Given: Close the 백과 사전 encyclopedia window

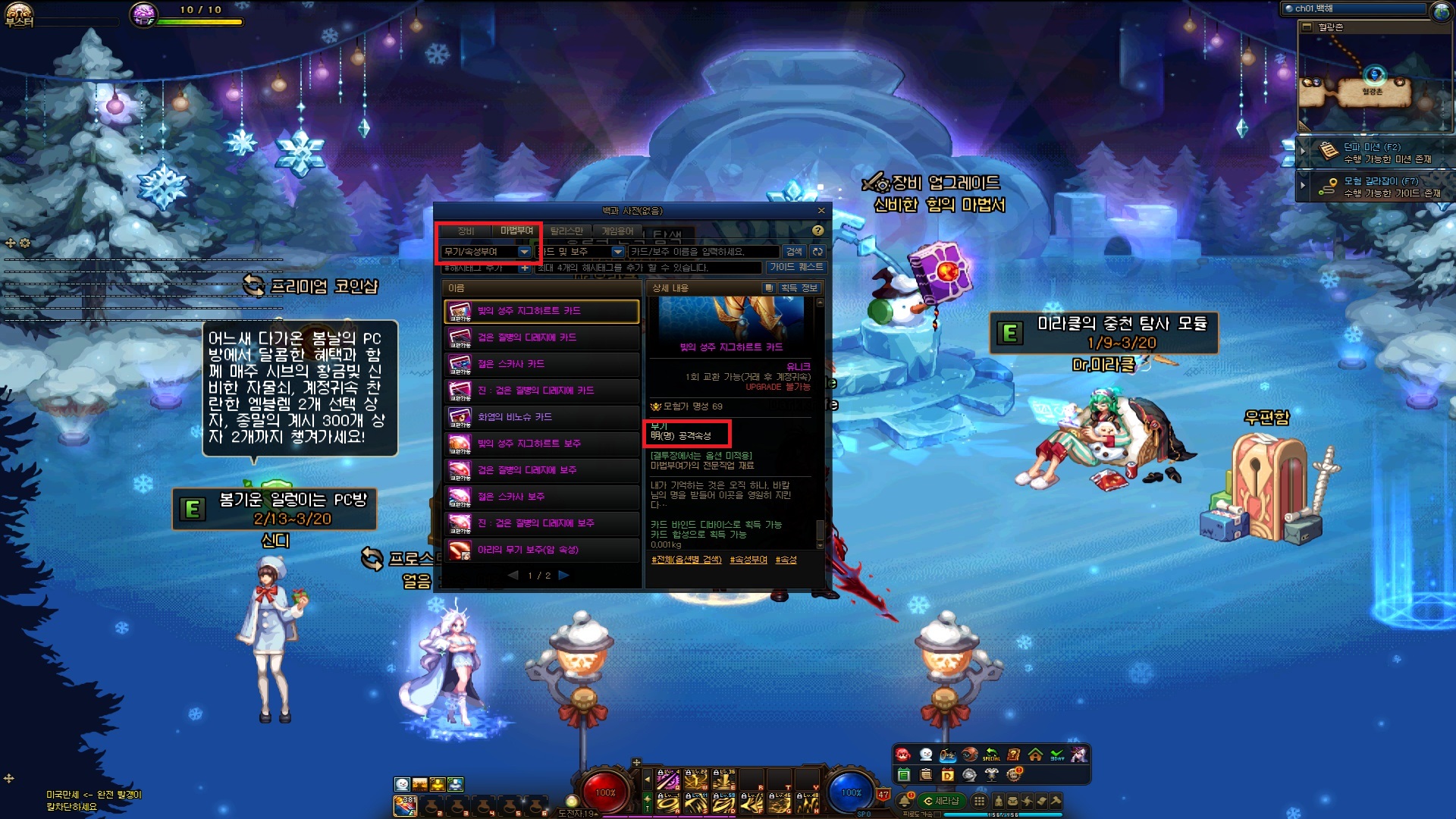Looking at the screenshot, I should [821, 211].
